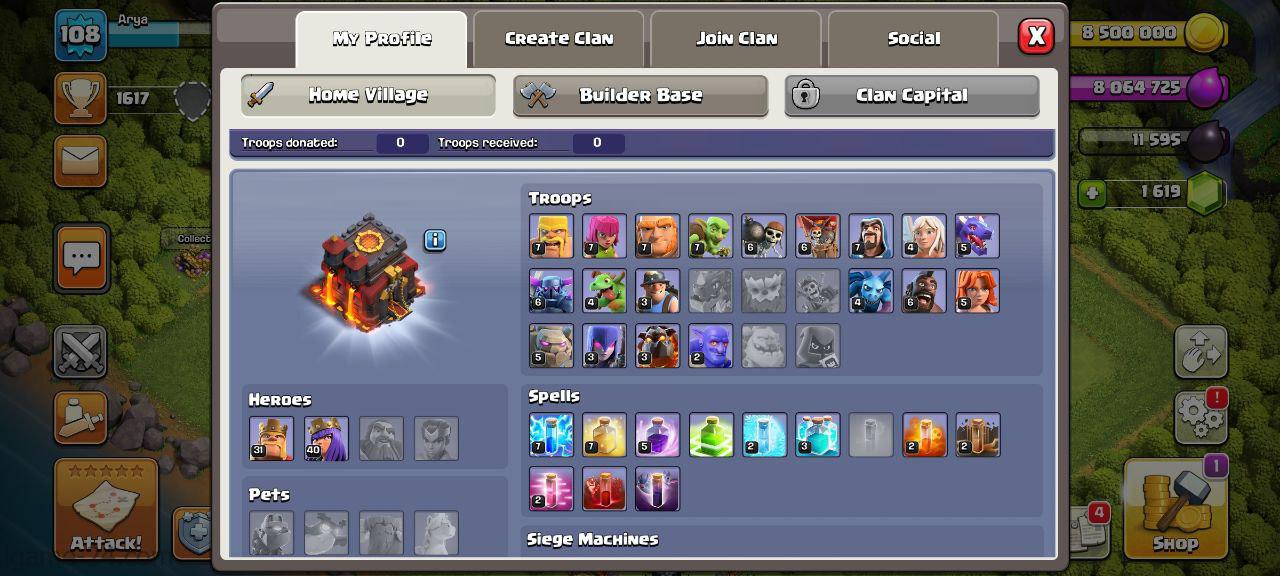Click the Town Hall info button
This screenshot has height=576, width=1280.
[434, 240]
